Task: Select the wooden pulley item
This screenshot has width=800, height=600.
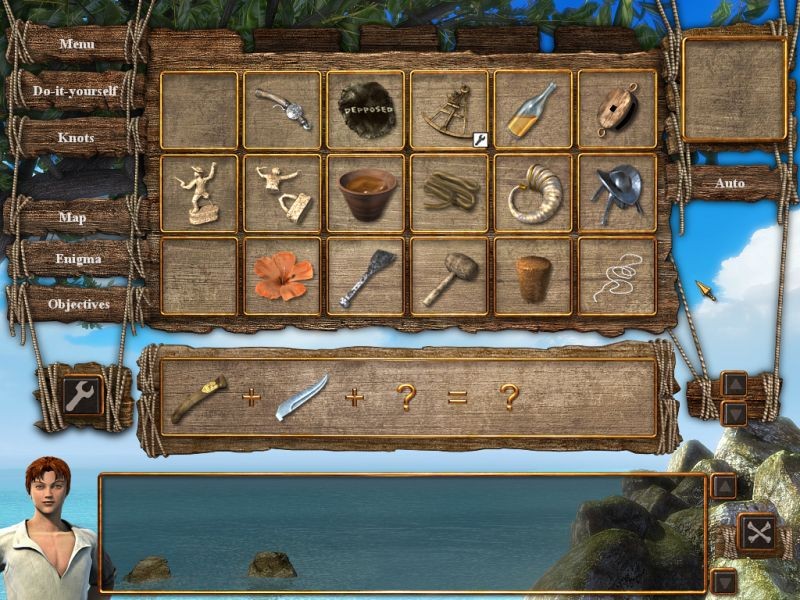Action: [x=616, y=110]
